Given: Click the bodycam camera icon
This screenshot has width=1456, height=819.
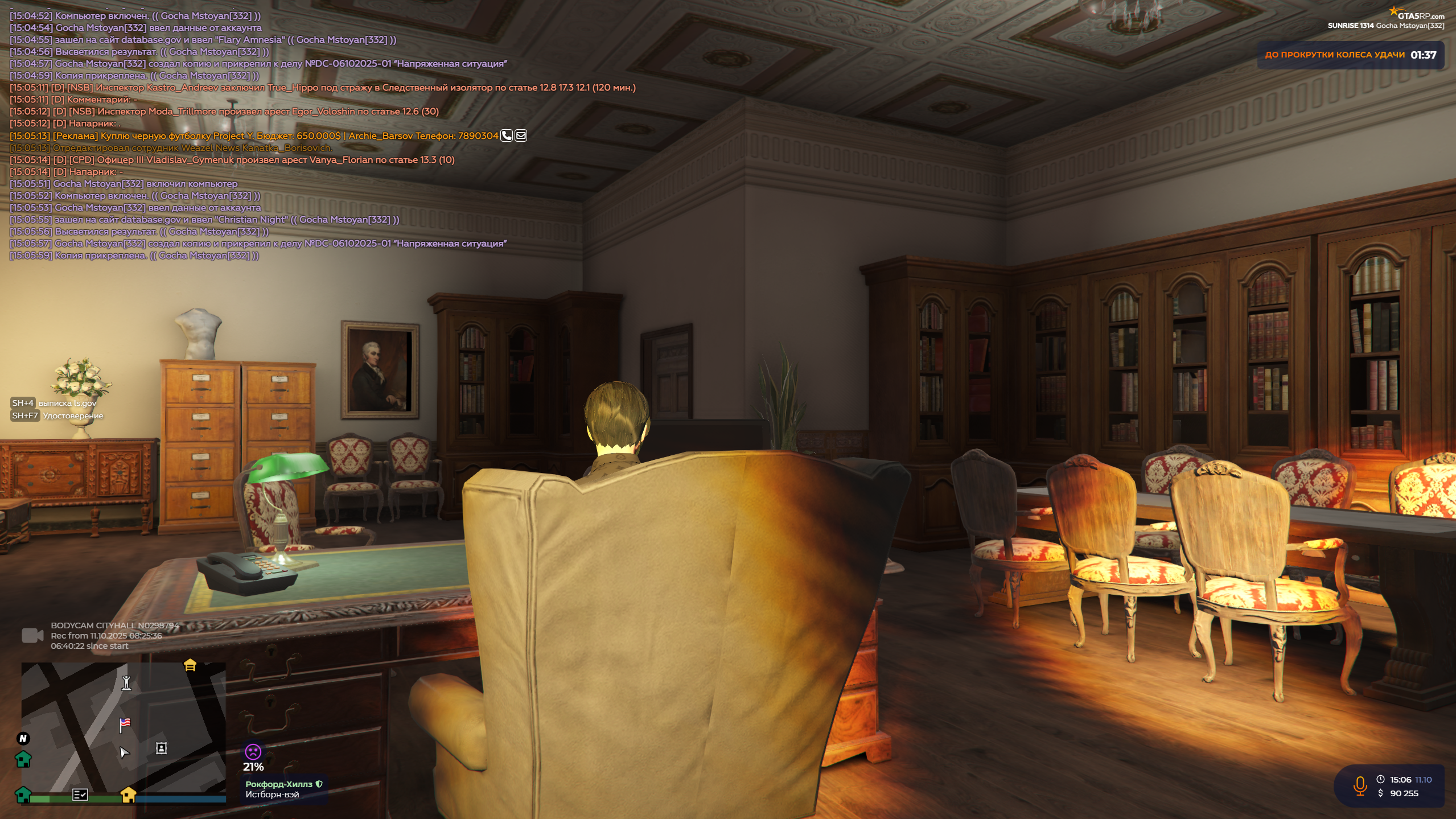Looking at the screenshot, I should 32,635.
